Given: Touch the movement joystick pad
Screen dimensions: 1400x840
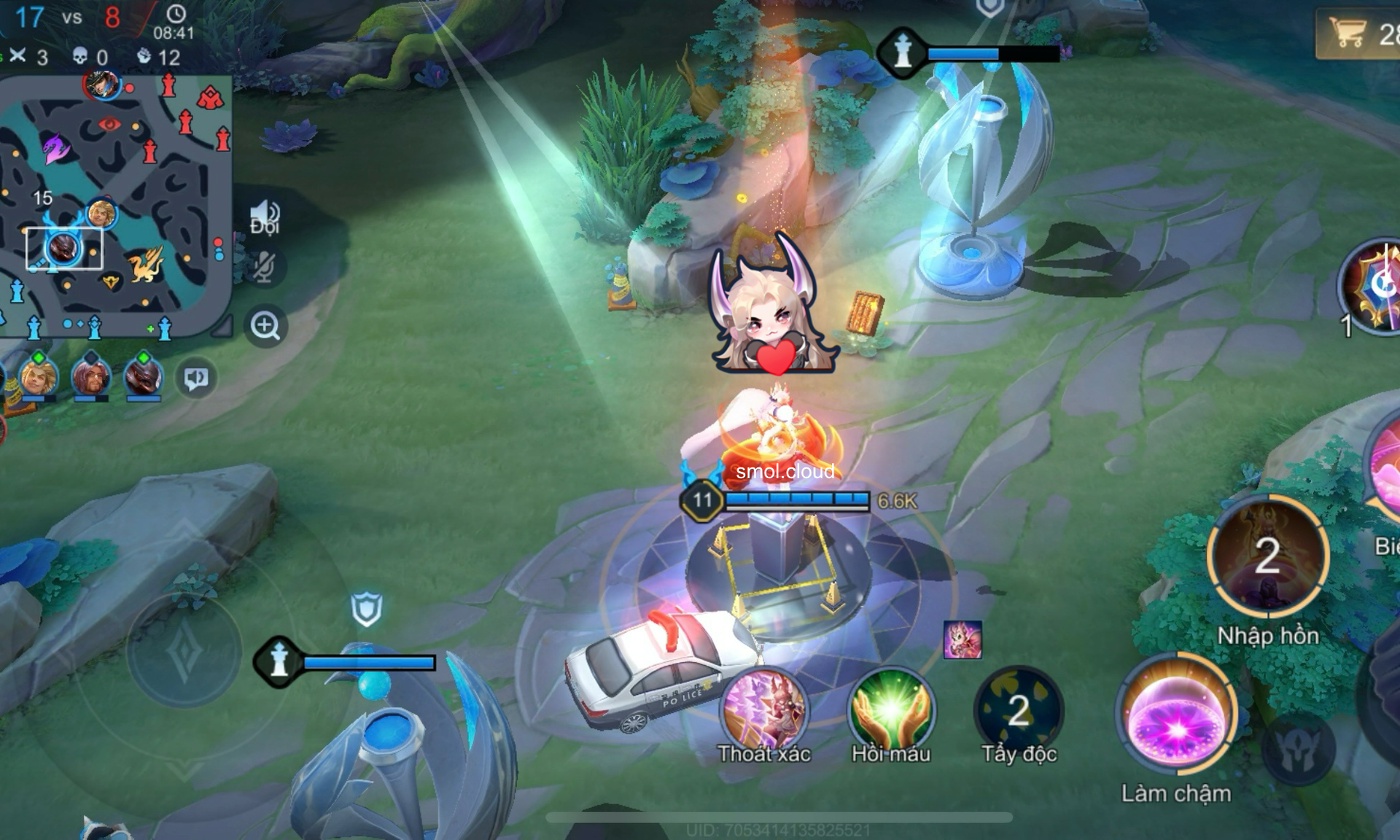Looking at the screenshot, I should click(x=184, y=650).
